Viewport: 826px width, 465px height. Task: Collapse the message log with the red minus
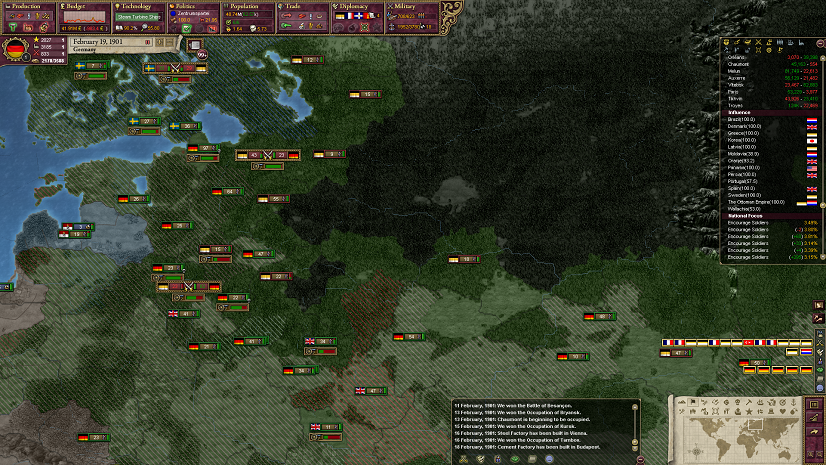coord(640,457)
